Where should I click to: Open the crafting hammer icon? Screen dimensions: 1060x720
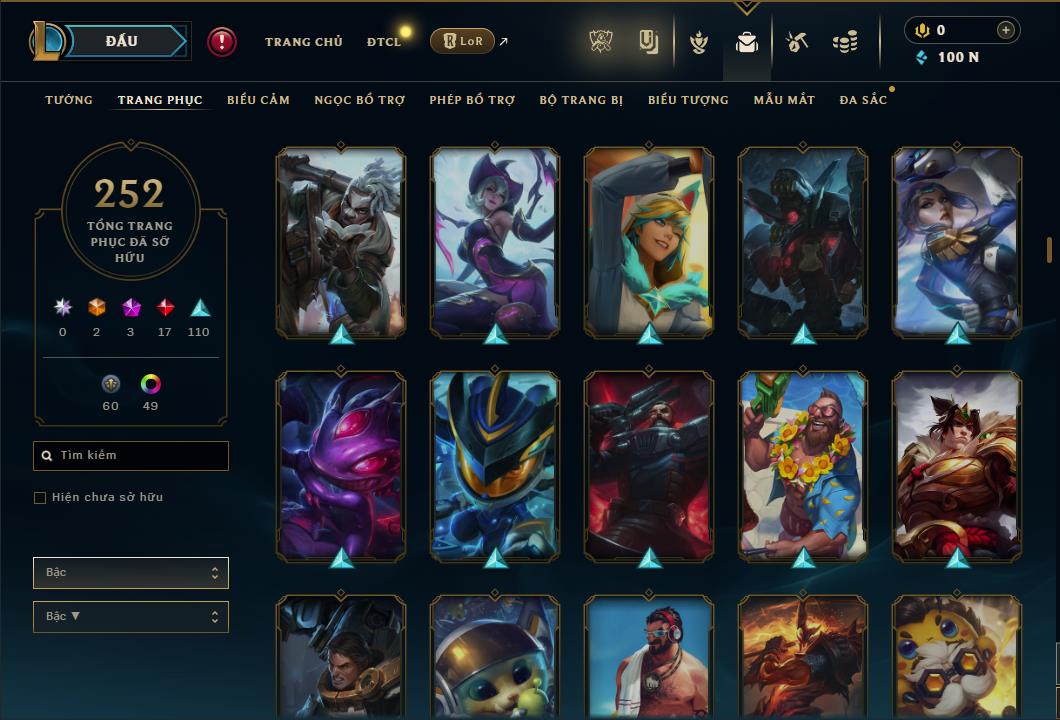pos(796,42)
